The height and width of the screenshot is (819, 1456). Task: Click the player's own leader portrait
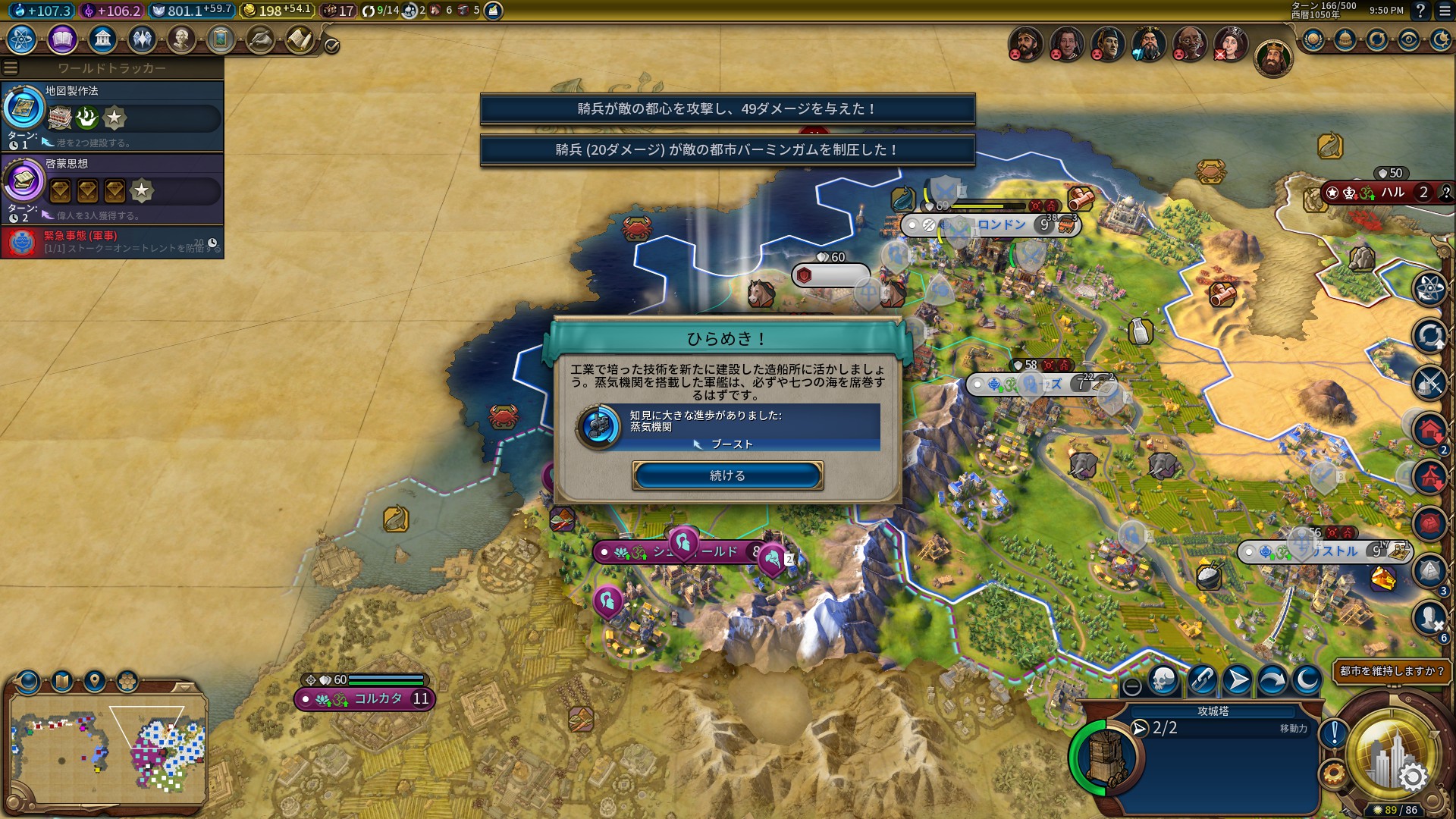(1272, 58)
